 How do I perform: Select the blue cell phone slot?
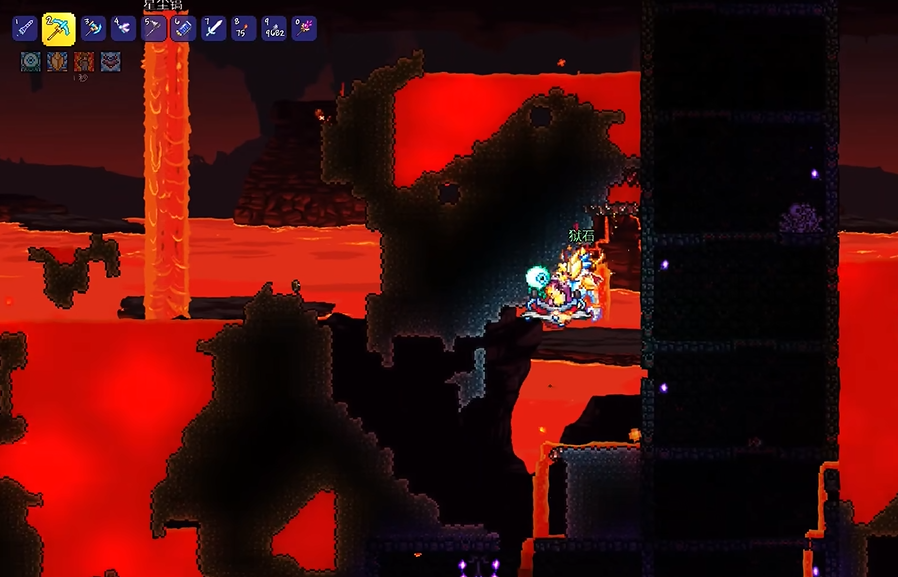[184, 28]
